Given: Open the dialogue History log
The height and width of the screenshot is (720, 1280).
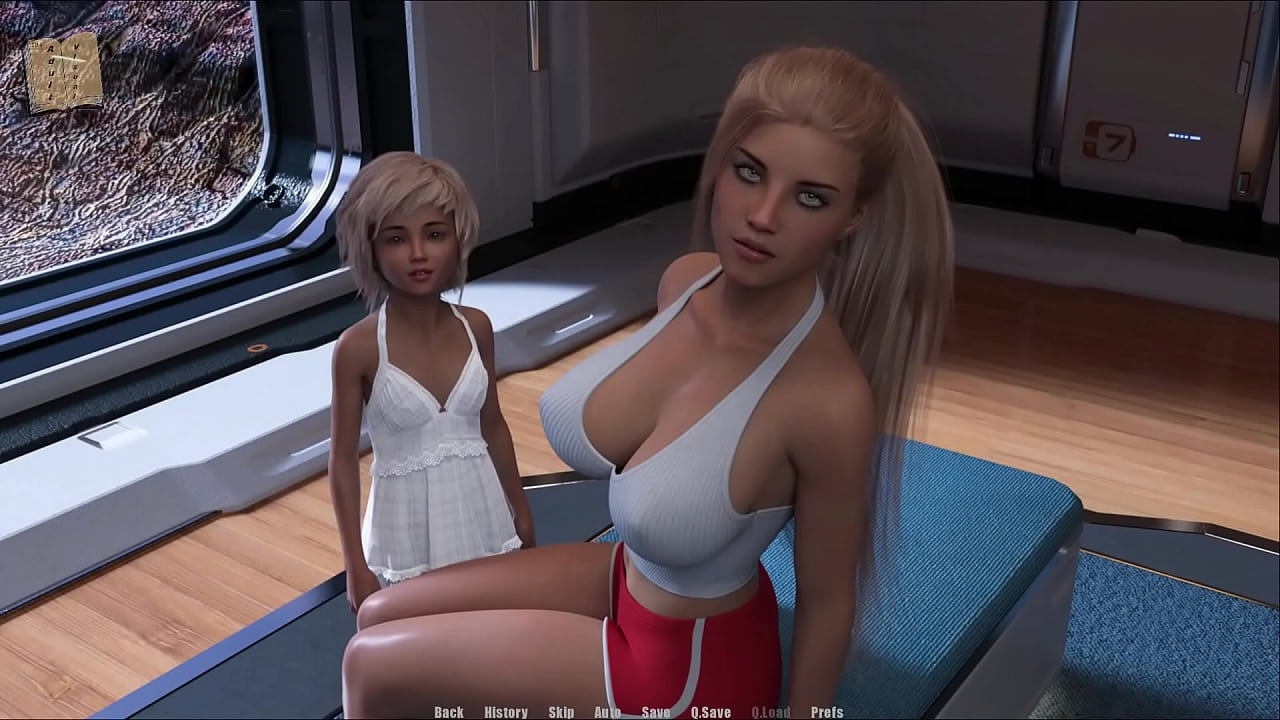Looking at the screenshot, I should (x=506, y=712).
